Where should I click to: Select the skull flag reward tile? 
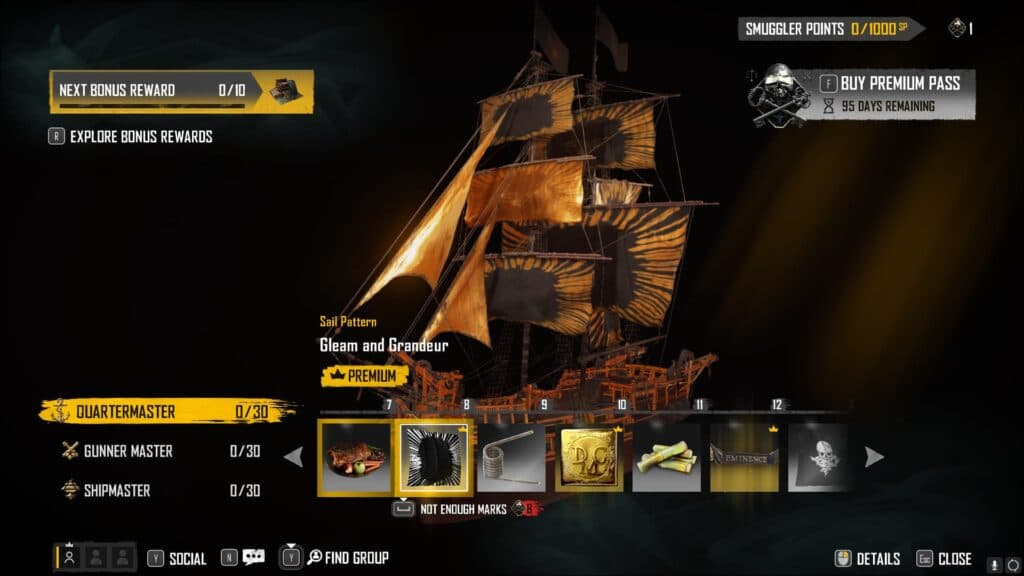pos(819,457)
